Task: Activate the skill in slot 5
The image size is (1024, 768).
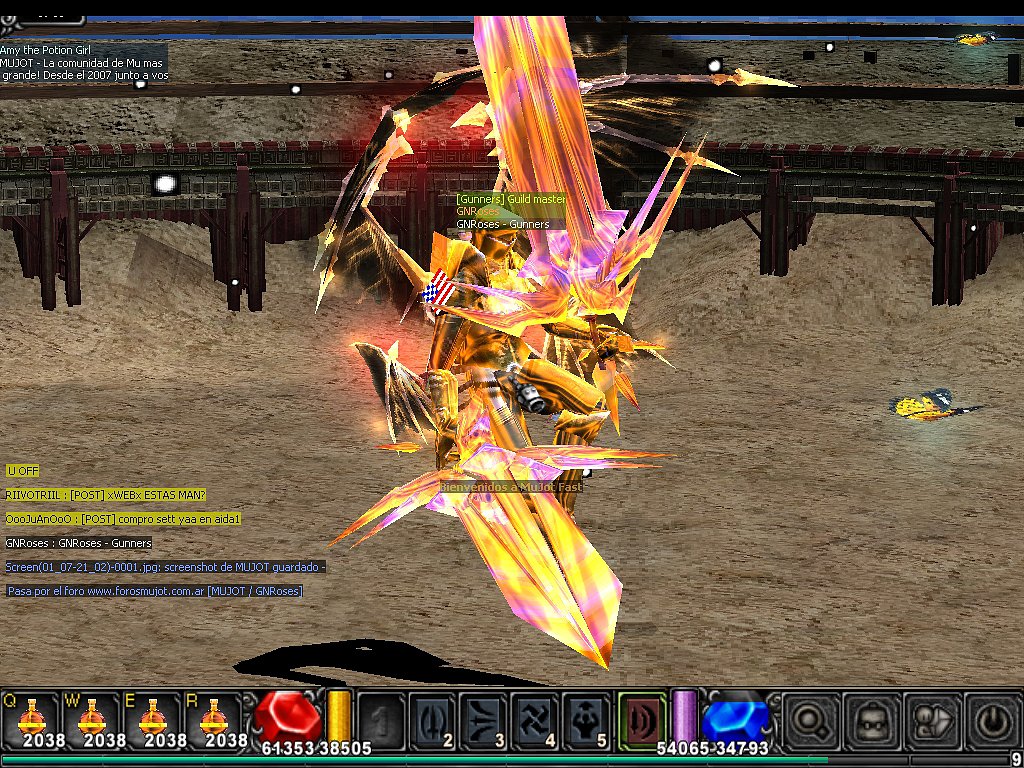Action: [586, 718]
